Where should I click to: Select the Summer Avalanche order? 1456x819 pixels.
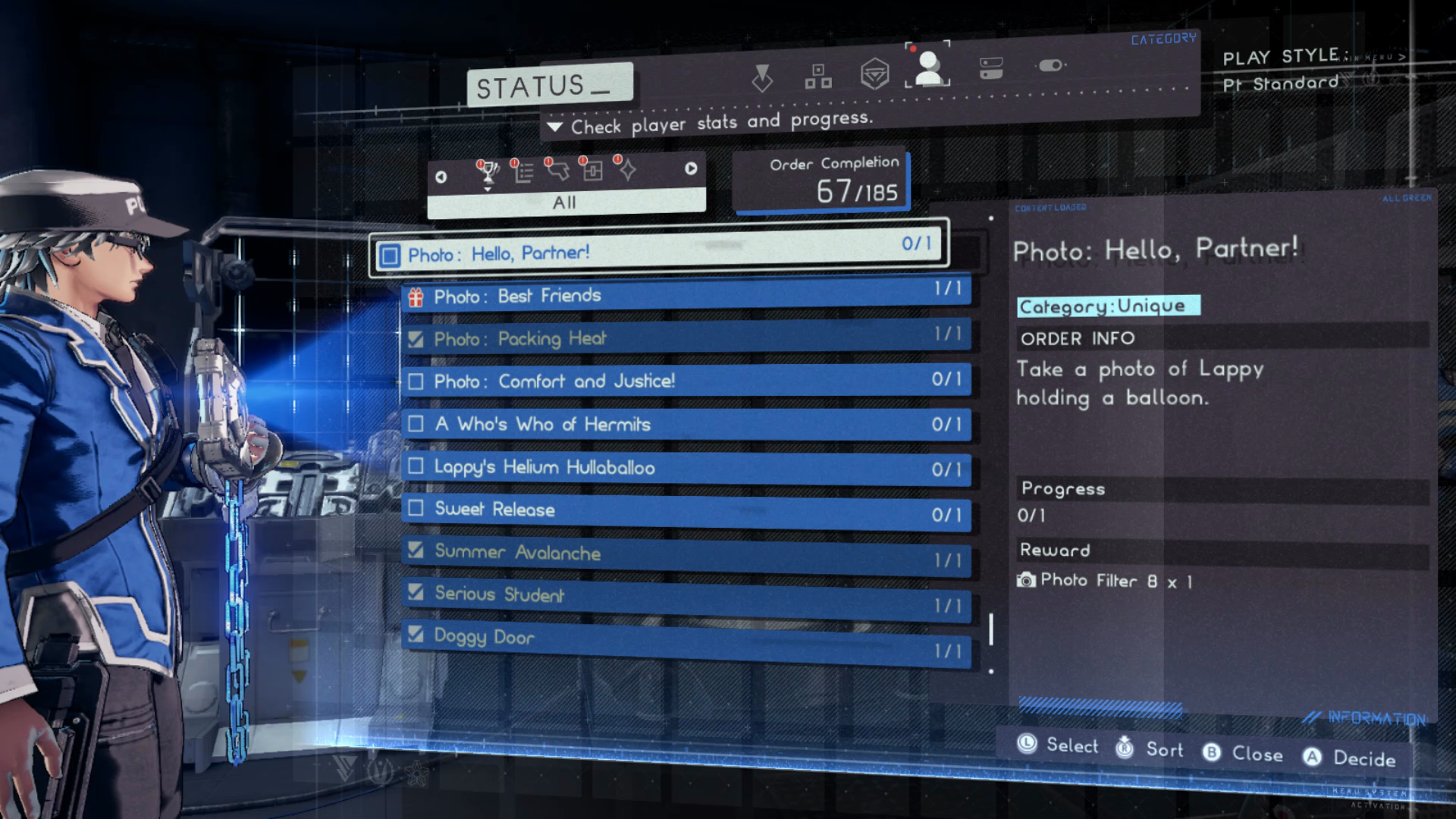click(686, 554)
